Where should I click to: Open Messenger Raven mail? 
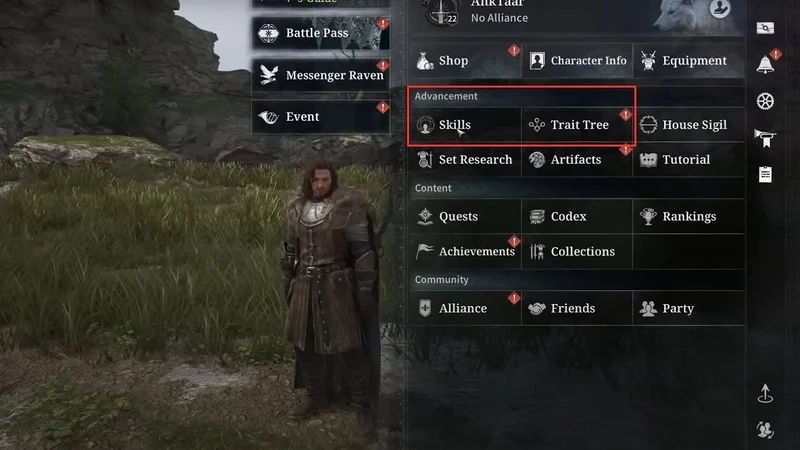320,75
